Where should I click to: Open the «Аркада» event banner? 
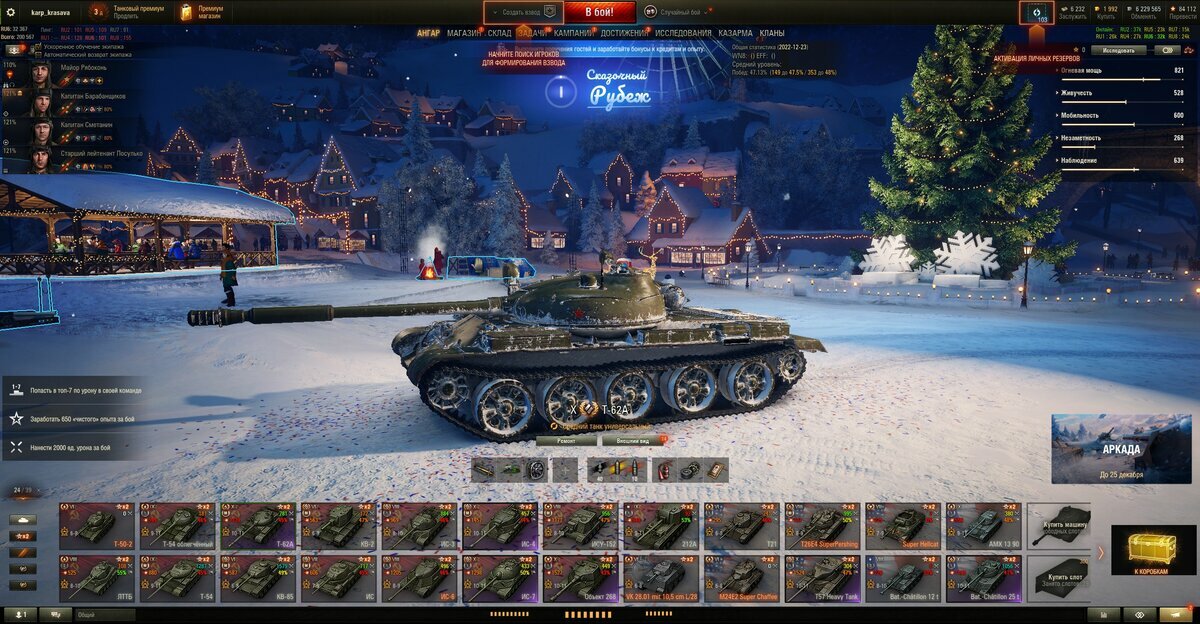pyautogui.click(x=1121, y=449)
